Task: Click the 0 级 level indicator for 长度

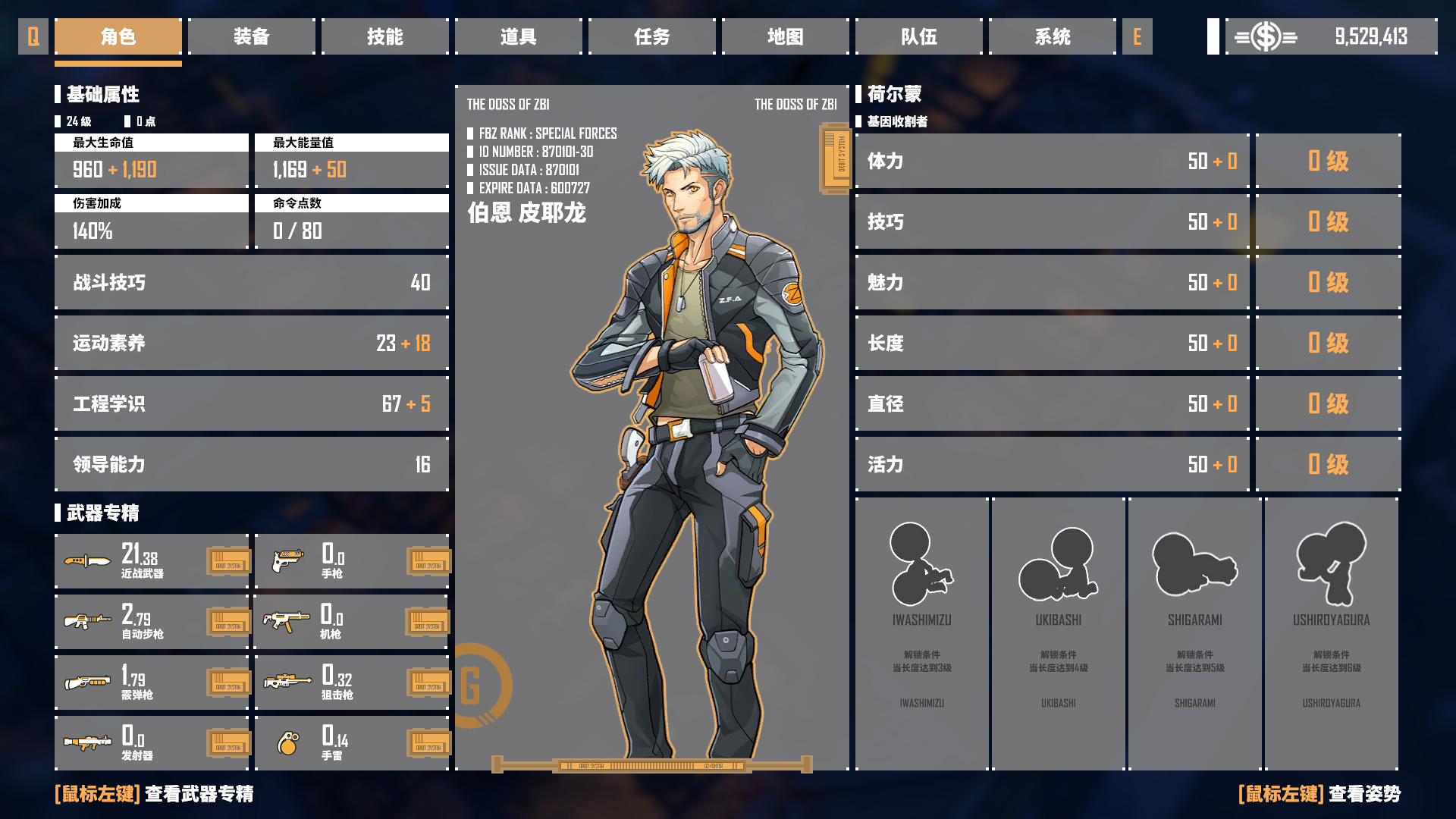Action: tap(1329, 343)
